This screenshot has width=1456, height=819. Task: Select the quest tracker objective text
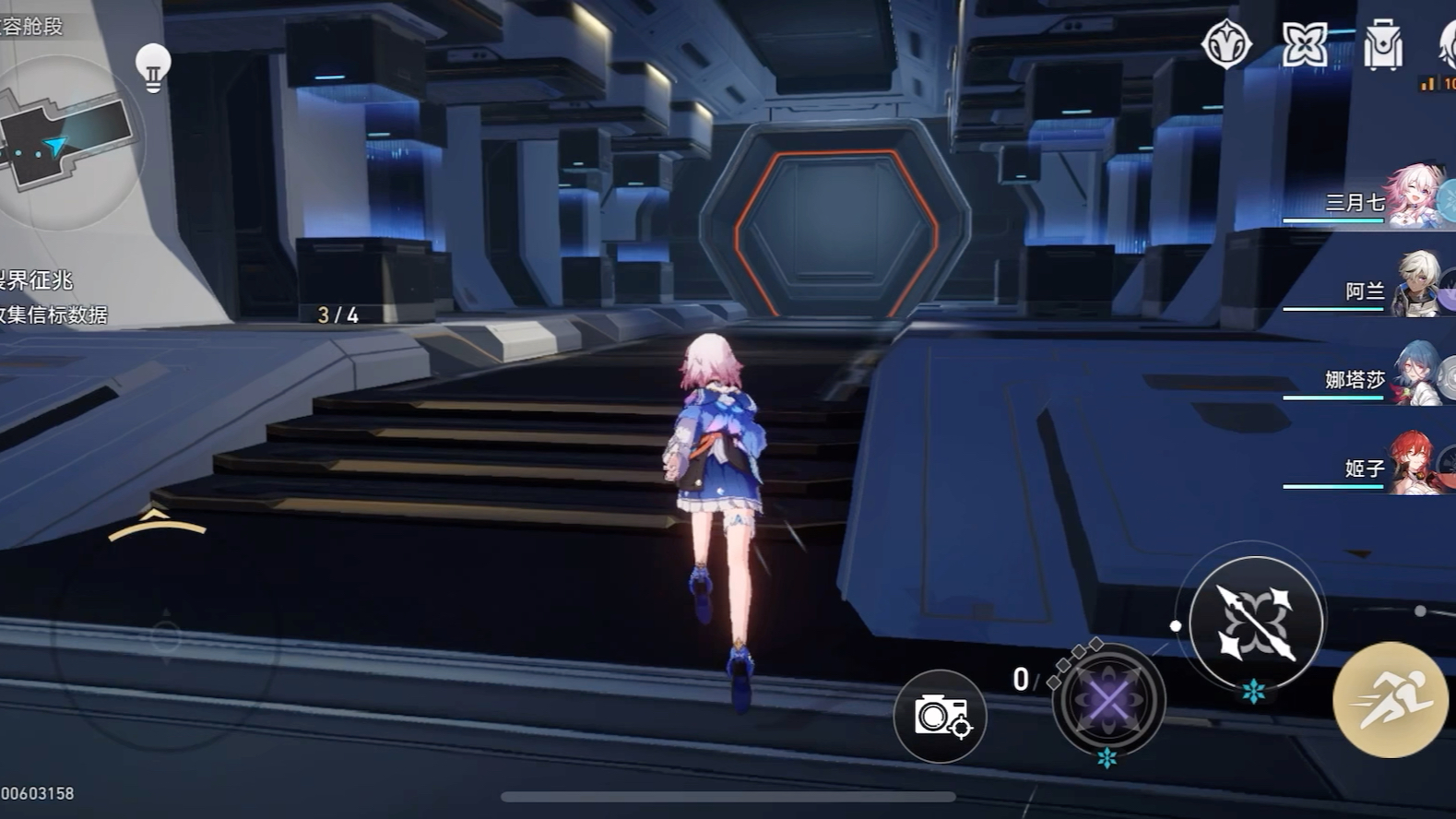[x=53, y=297]
